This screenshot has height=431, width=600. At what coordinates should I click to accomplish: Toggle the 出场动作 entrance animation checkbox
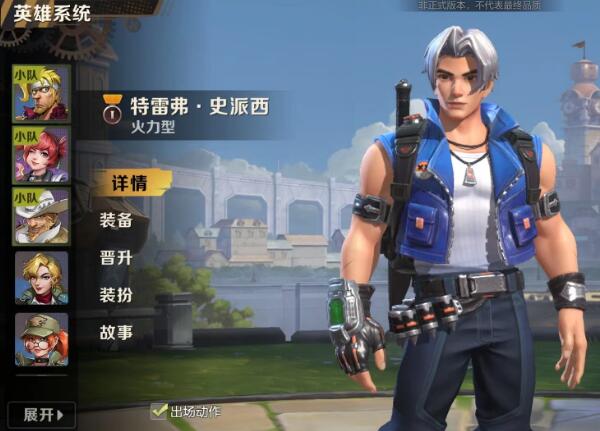(x=159, y=411)
